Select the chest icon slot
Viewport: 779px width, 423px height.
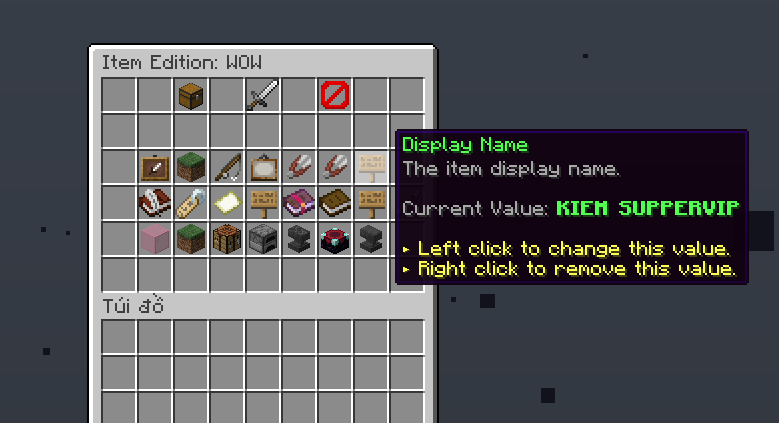[x=191, y=96]
